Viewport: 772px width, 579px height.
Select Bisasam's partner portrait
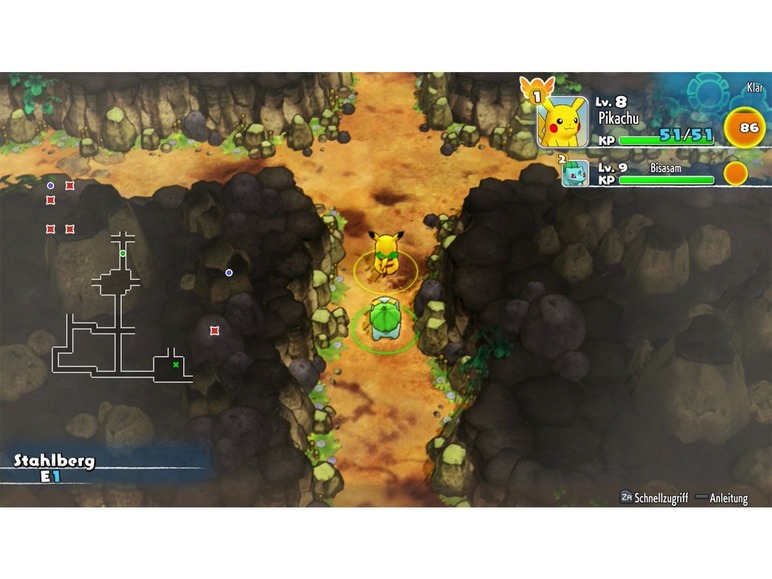(x=576, y=173)
